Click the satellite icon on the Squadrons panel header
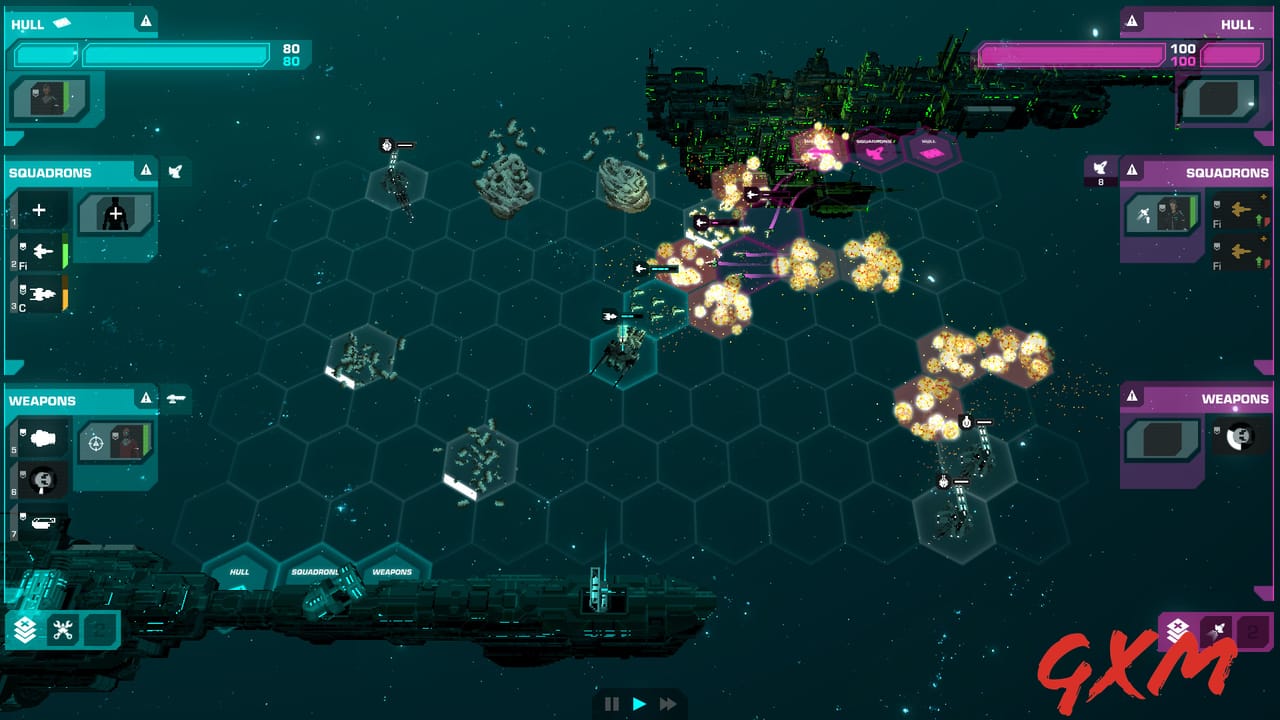This screenshot has width=1280, height=720. point(175,171)
